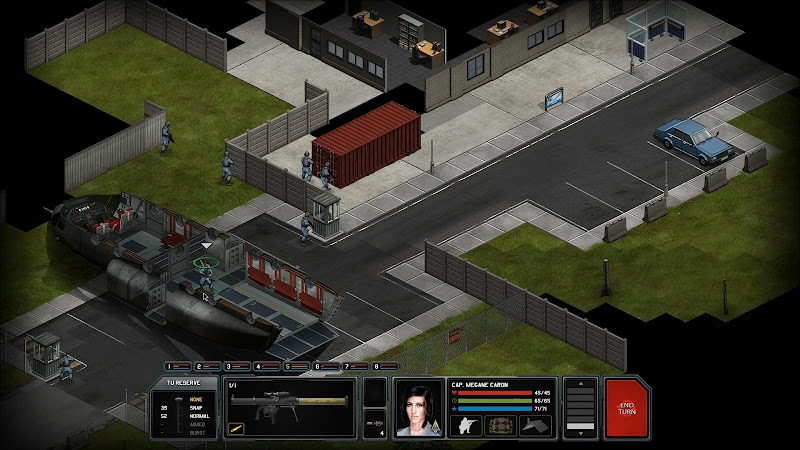Toggle the crouching soldier stance button
The height and width of the screenshot is (450, 800).
click(466, 425)
